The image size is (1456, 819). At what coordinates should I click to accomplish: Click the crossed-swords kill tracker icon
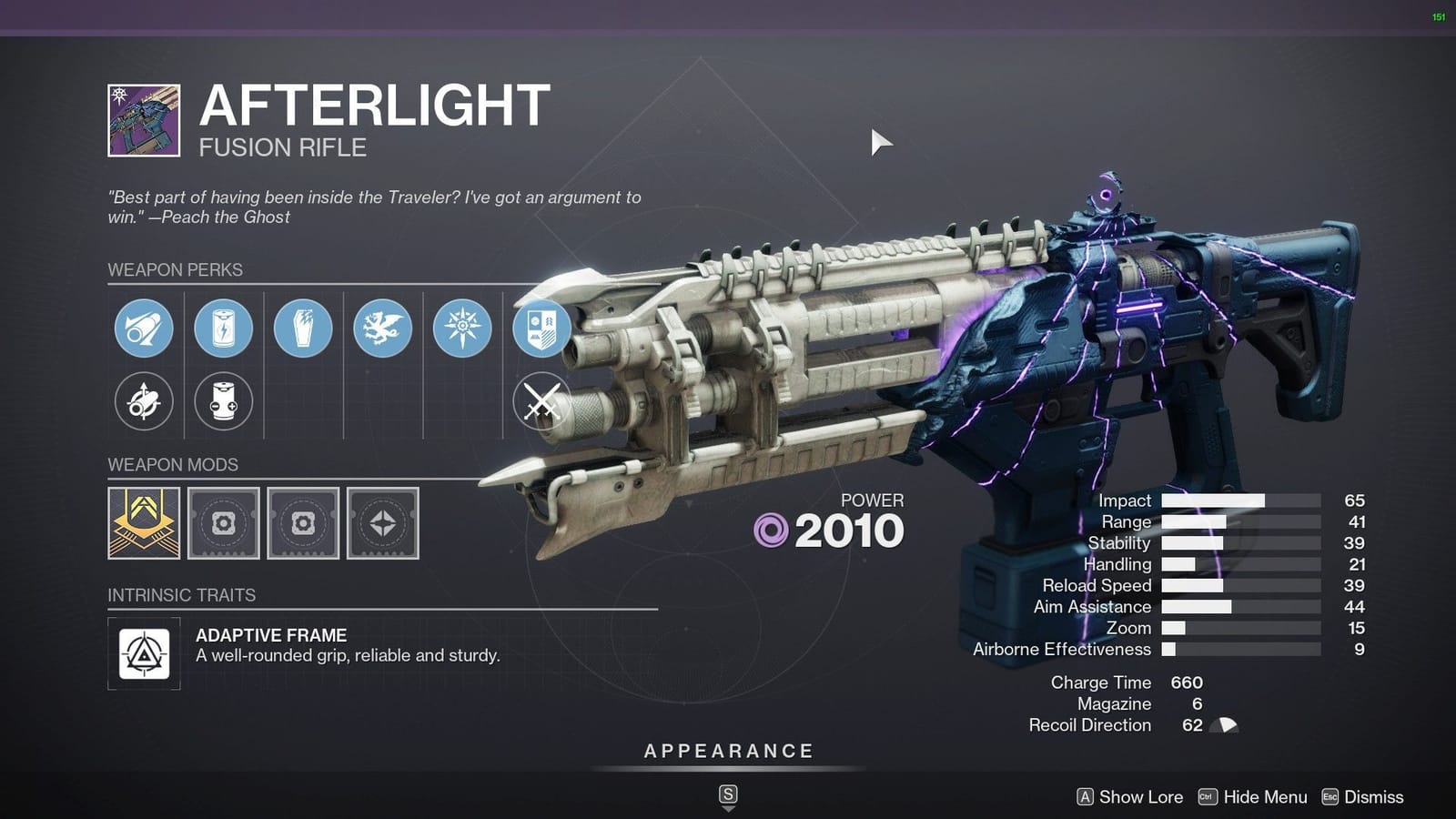coord(541,401)
